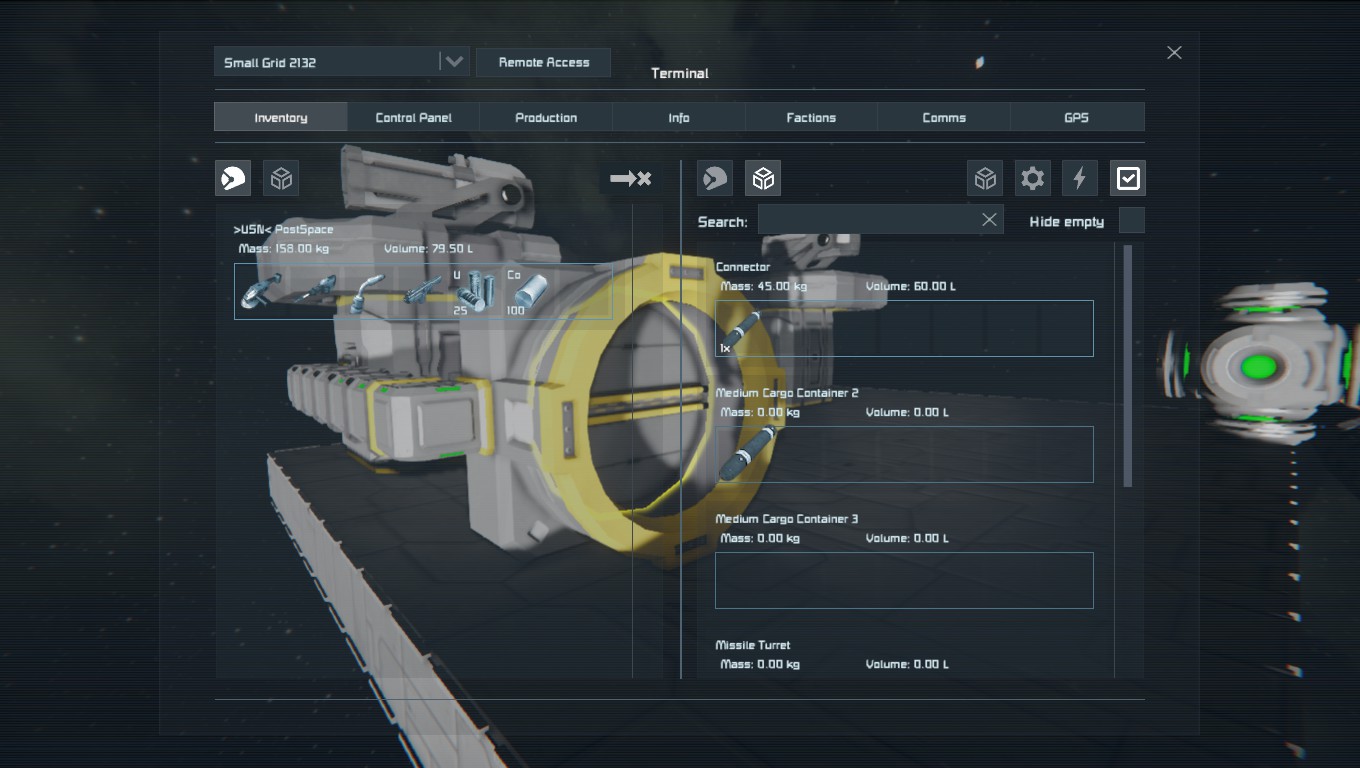Switch to the GPS tab
Image resolution: width=1360 pixels, height=768 pixels.
coord(1076,117)
